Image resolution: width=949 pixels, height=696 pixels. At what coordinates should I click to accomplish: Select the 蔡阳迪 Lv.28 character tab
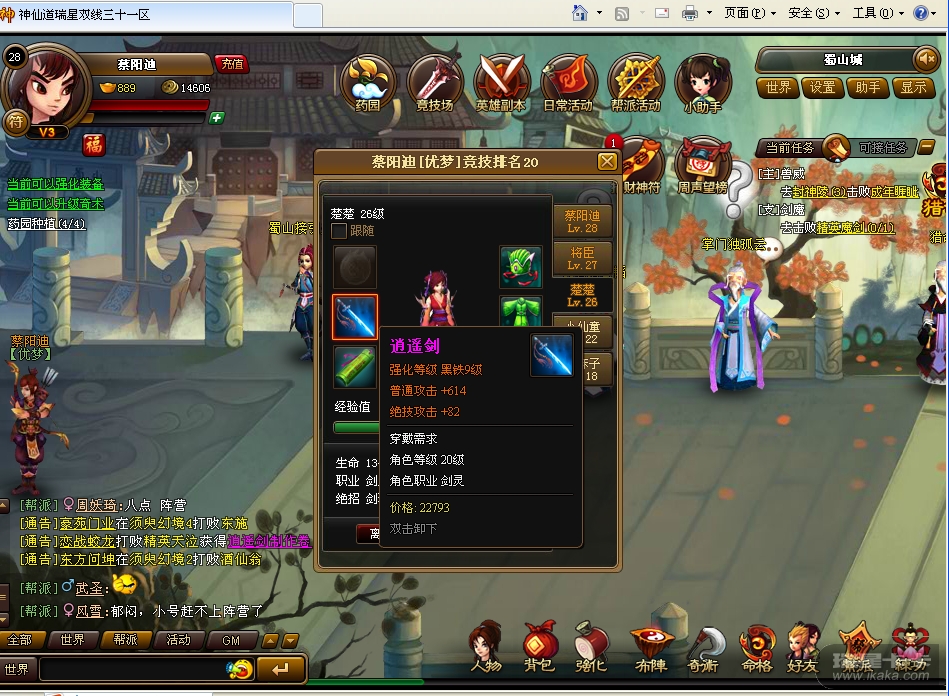click(x=581, y=221)
